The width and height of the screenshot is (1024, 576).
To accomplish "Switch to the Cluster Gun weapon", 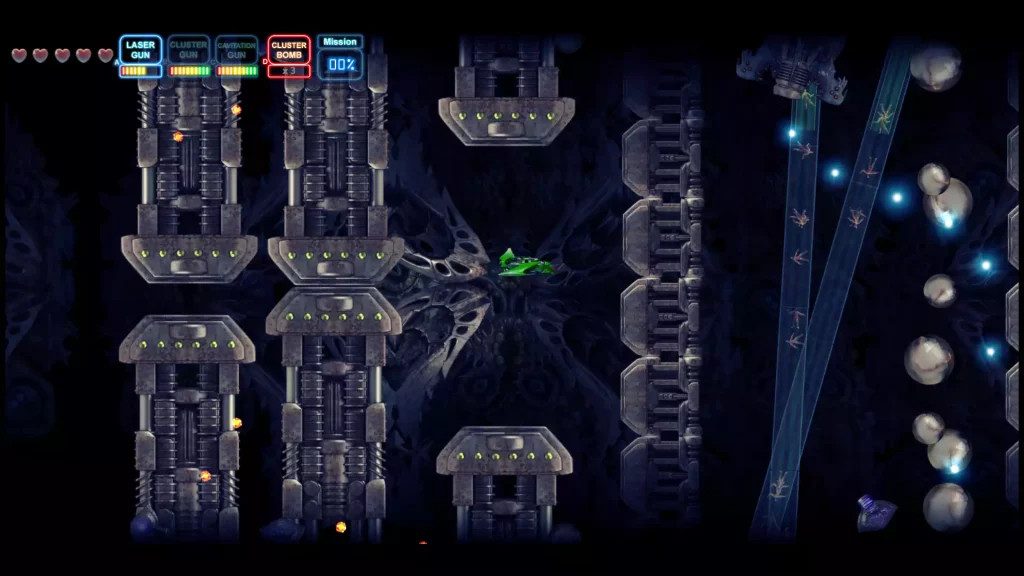I will [189, 51].
